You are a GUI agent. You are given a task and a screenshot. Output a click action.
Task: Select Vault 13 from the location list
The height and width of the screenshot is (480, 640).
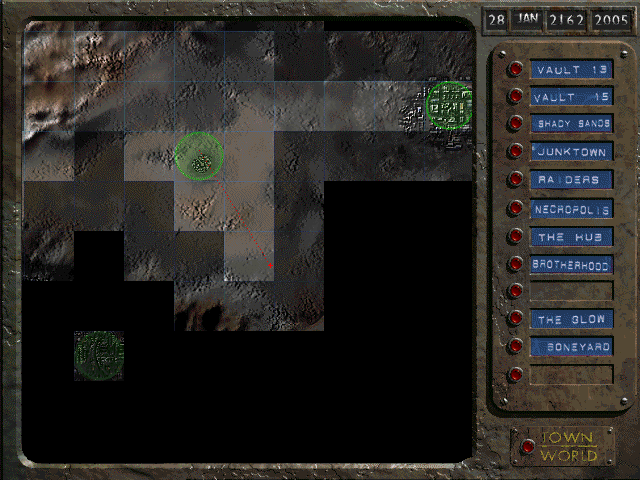coord(516,69)
